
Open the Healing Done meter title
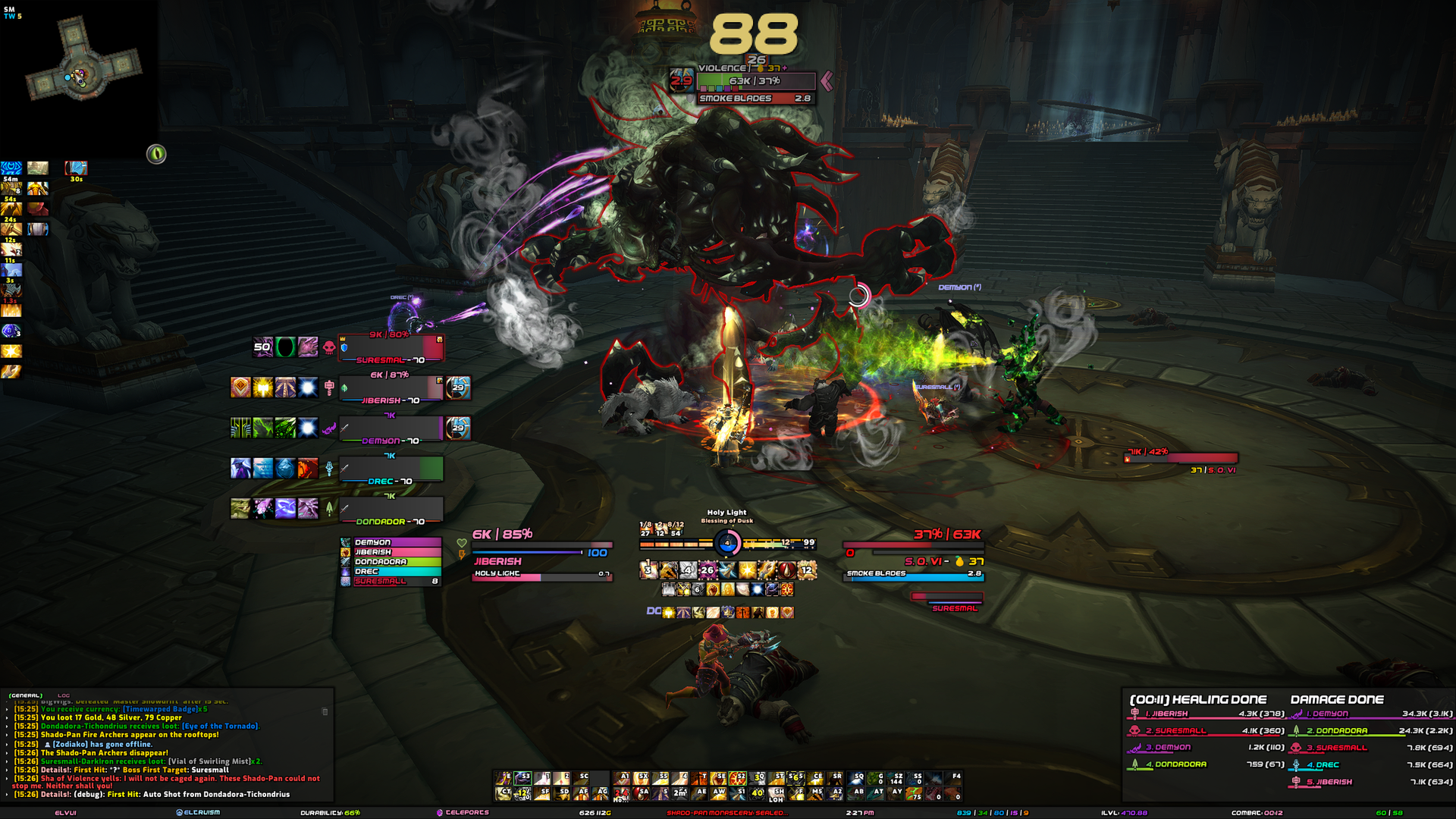point(1198,700)
